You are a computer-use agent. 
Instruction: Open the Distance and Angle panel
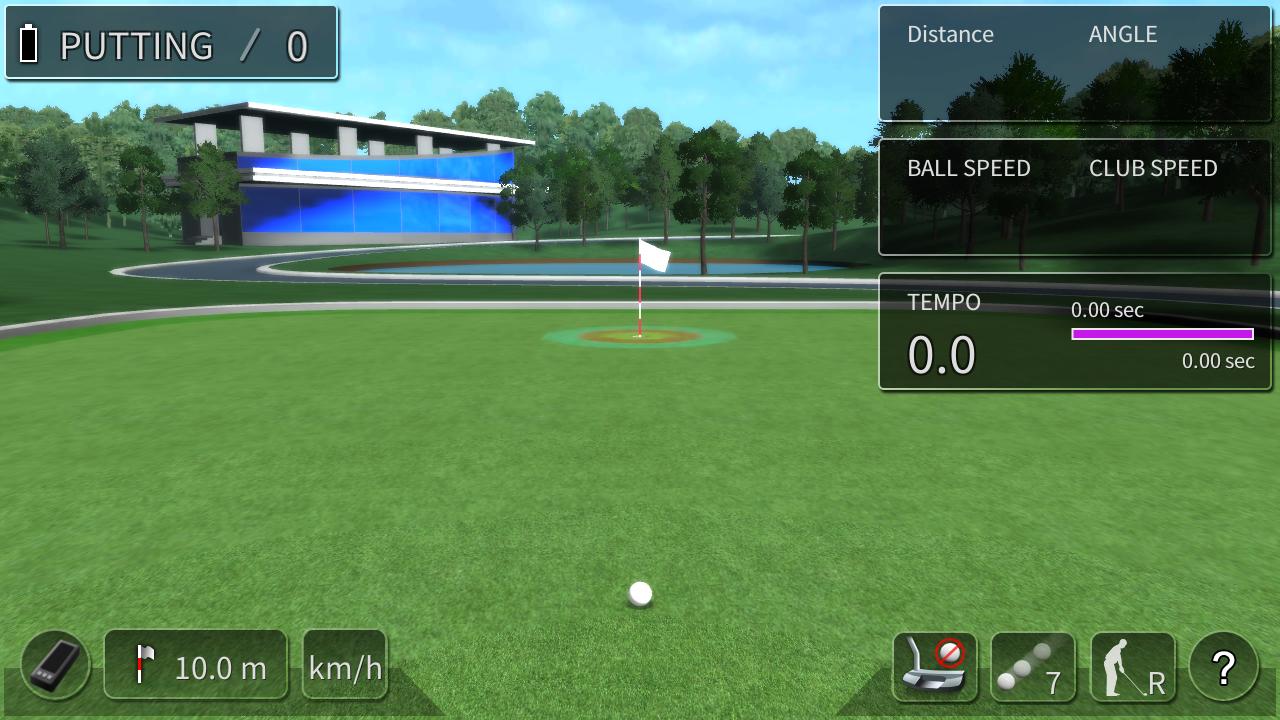tap(1075, 64)
